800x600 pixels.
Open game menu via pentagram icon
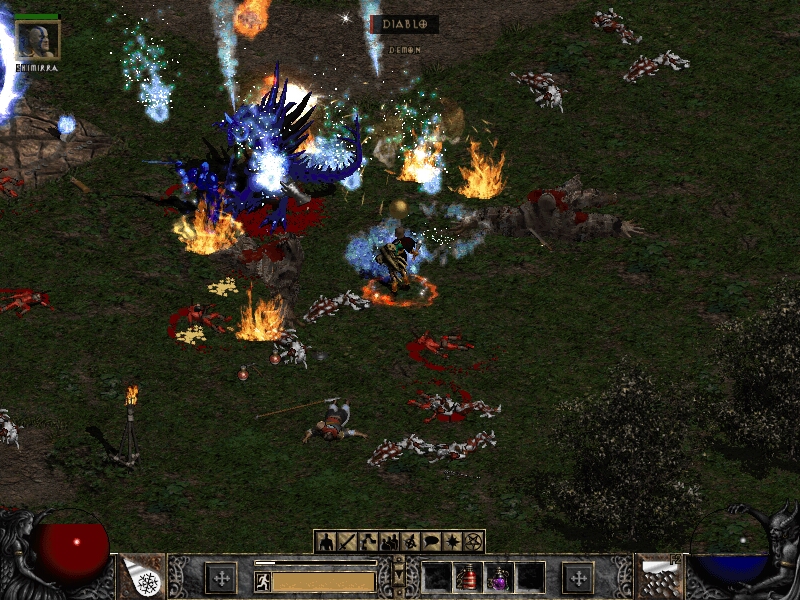coord(474,542)
